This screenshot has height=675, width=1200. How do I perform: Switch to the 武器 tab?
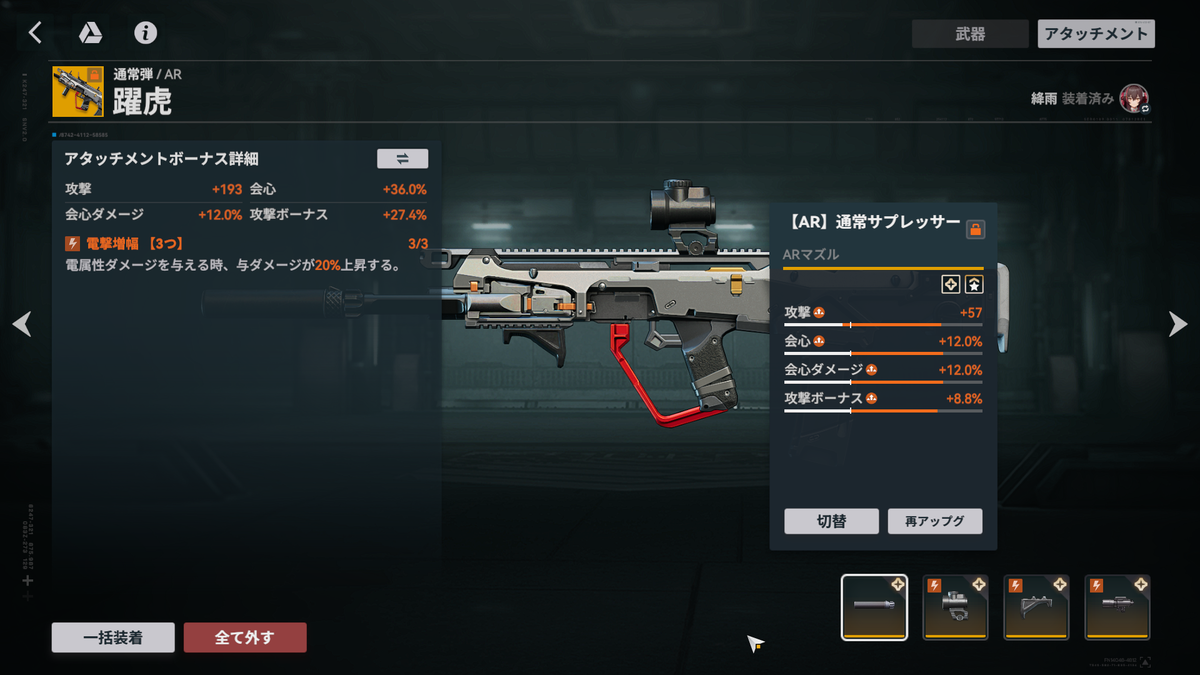(969, 34)
